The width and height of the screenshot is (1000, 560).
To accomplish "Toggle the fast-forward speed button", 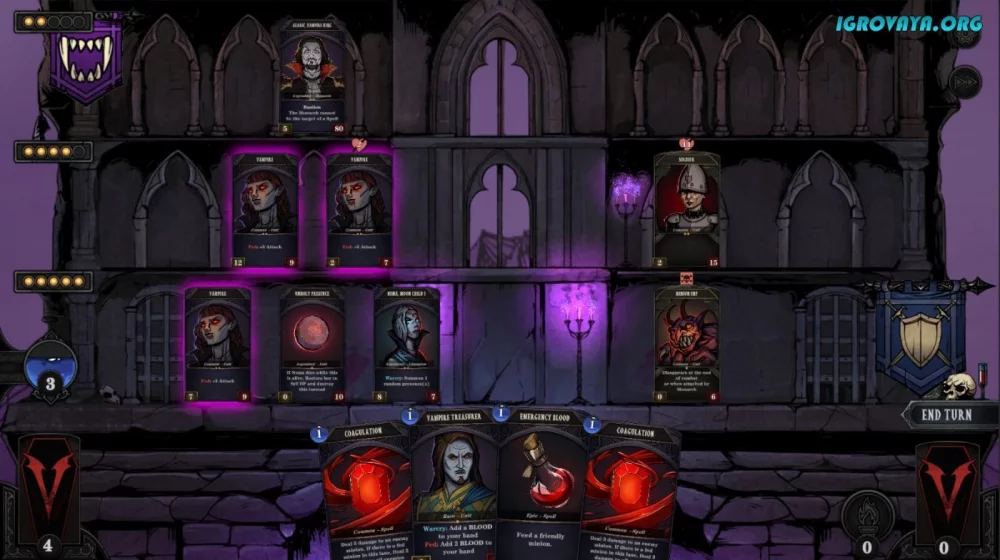I will (x=964, y=82).
